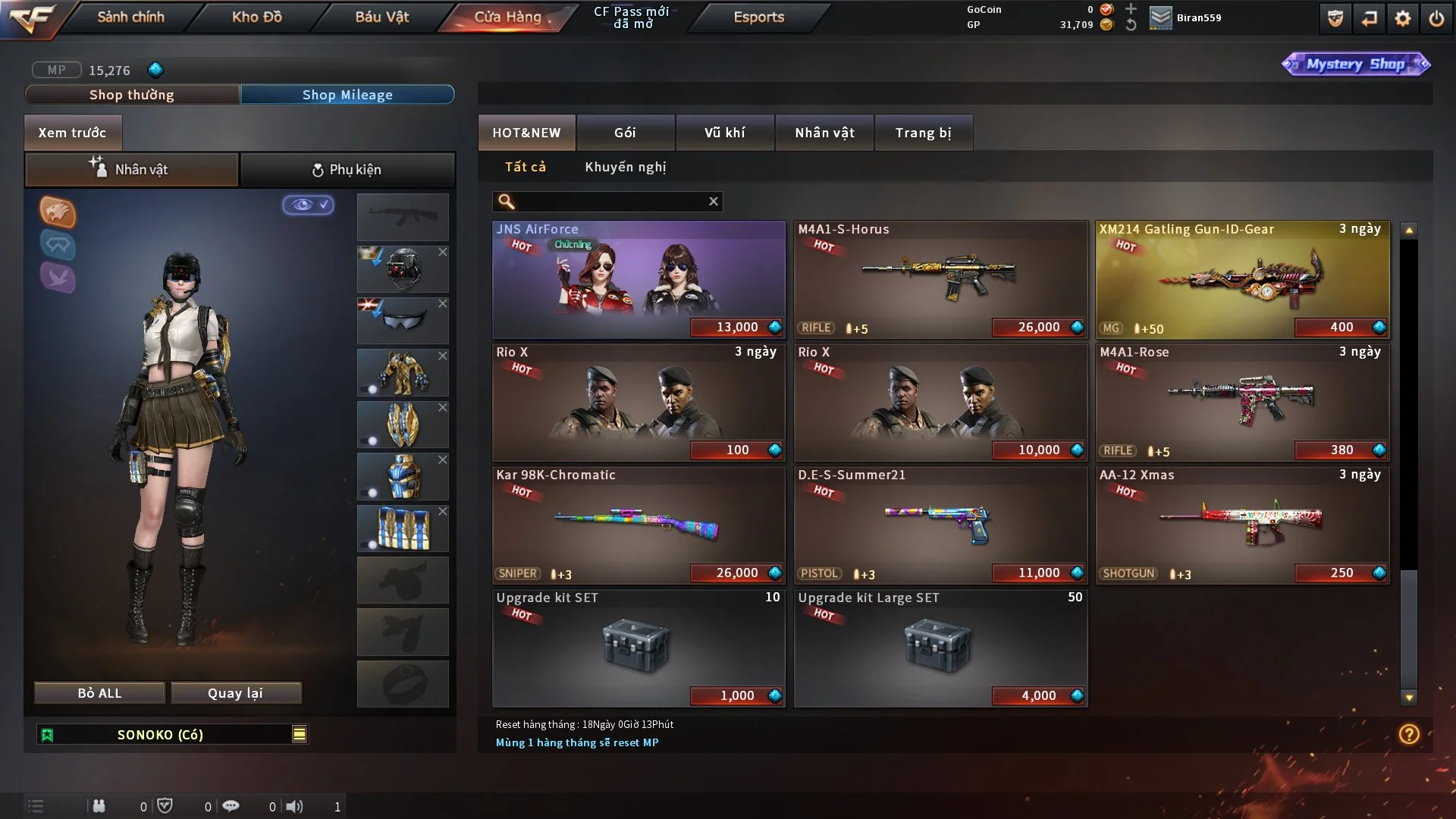Open the Báu Vật menu
Viewport: 1456px width, 819px height.
click(x=381, y=17)
